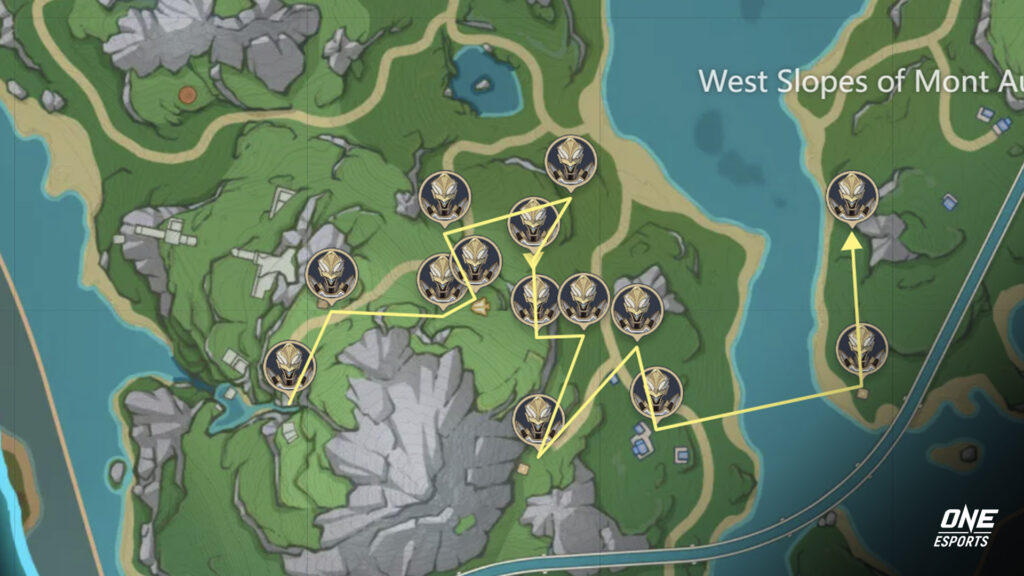Select the enemy marker where the yellow route starts
Screen dimensions: 1024x576
289,366
